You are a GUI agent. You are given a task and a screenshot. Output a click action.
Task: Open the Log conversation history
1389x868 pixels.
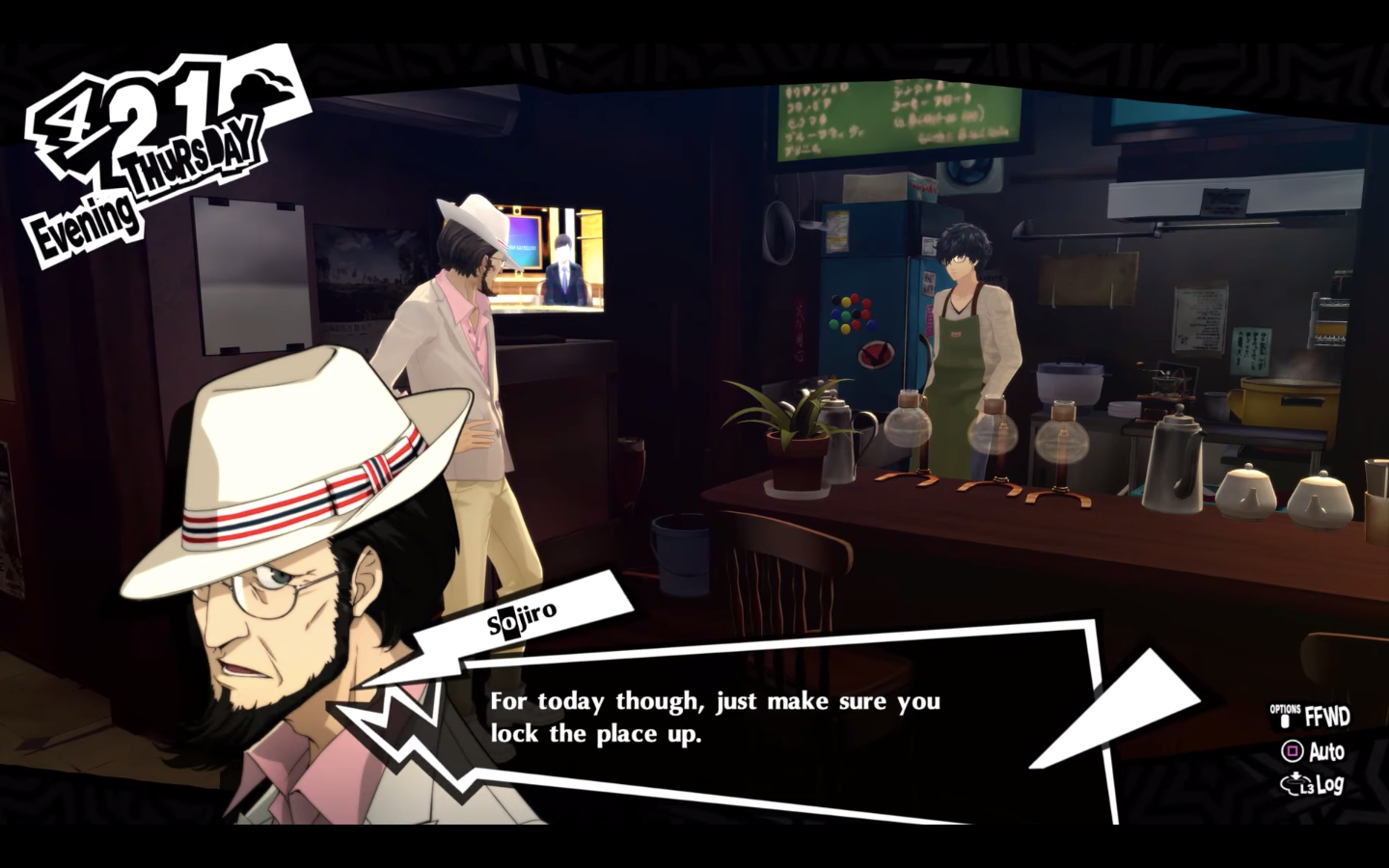1330,785
